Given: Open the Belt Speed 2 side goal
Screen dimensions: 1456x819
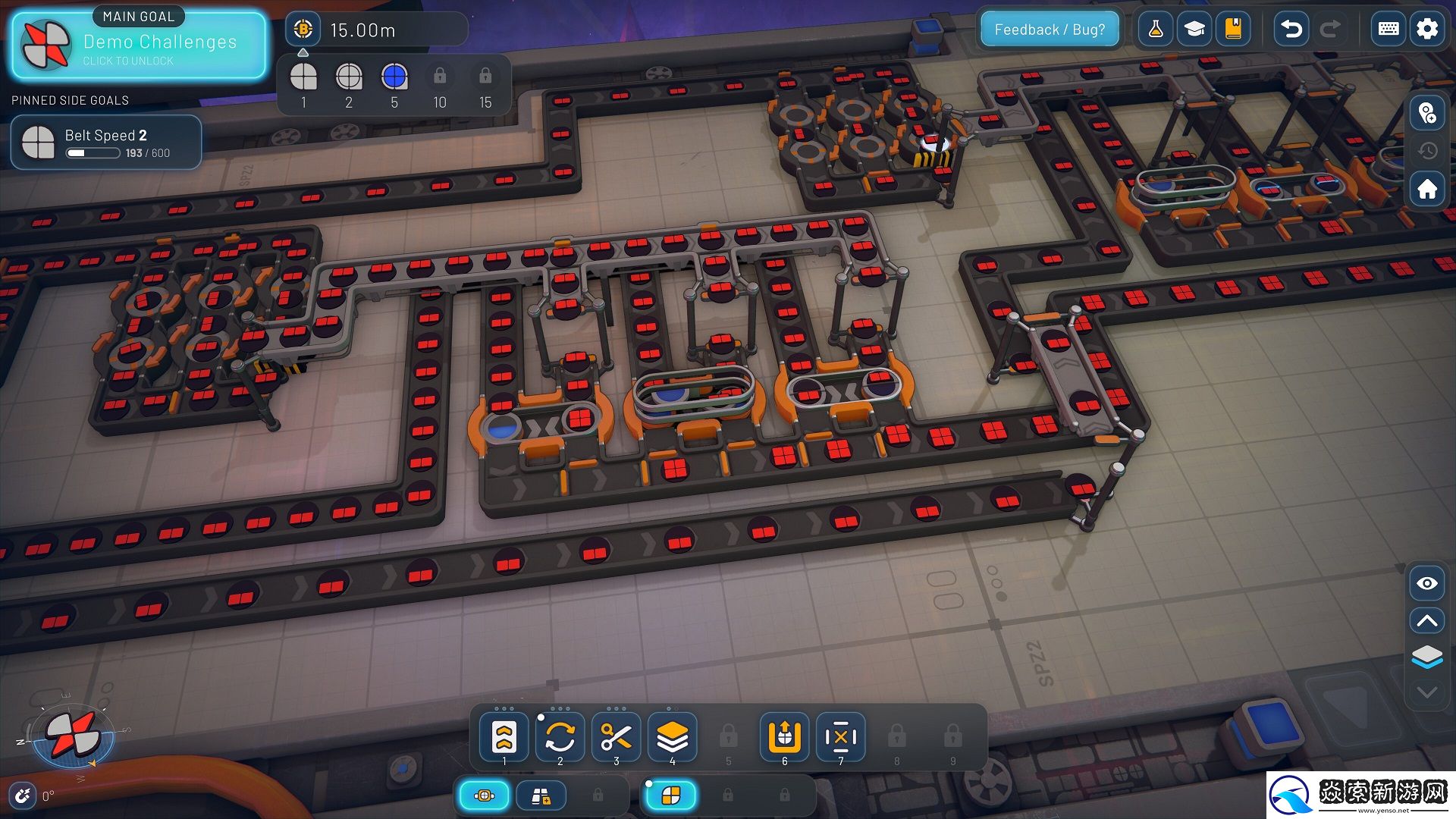Looking at the screenshot, I should 106,143.
